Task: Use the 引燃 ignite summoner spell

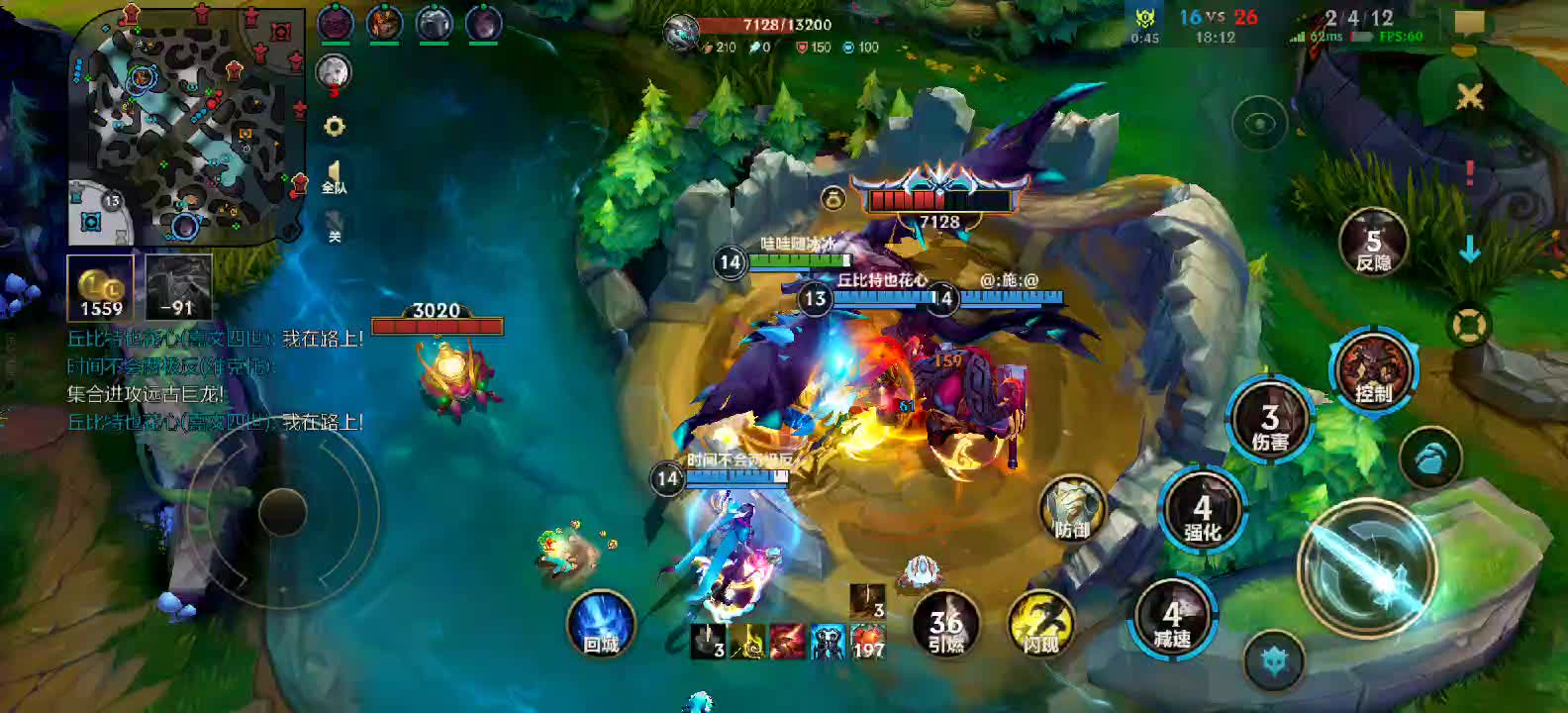Action: click(x=945, y=627)
